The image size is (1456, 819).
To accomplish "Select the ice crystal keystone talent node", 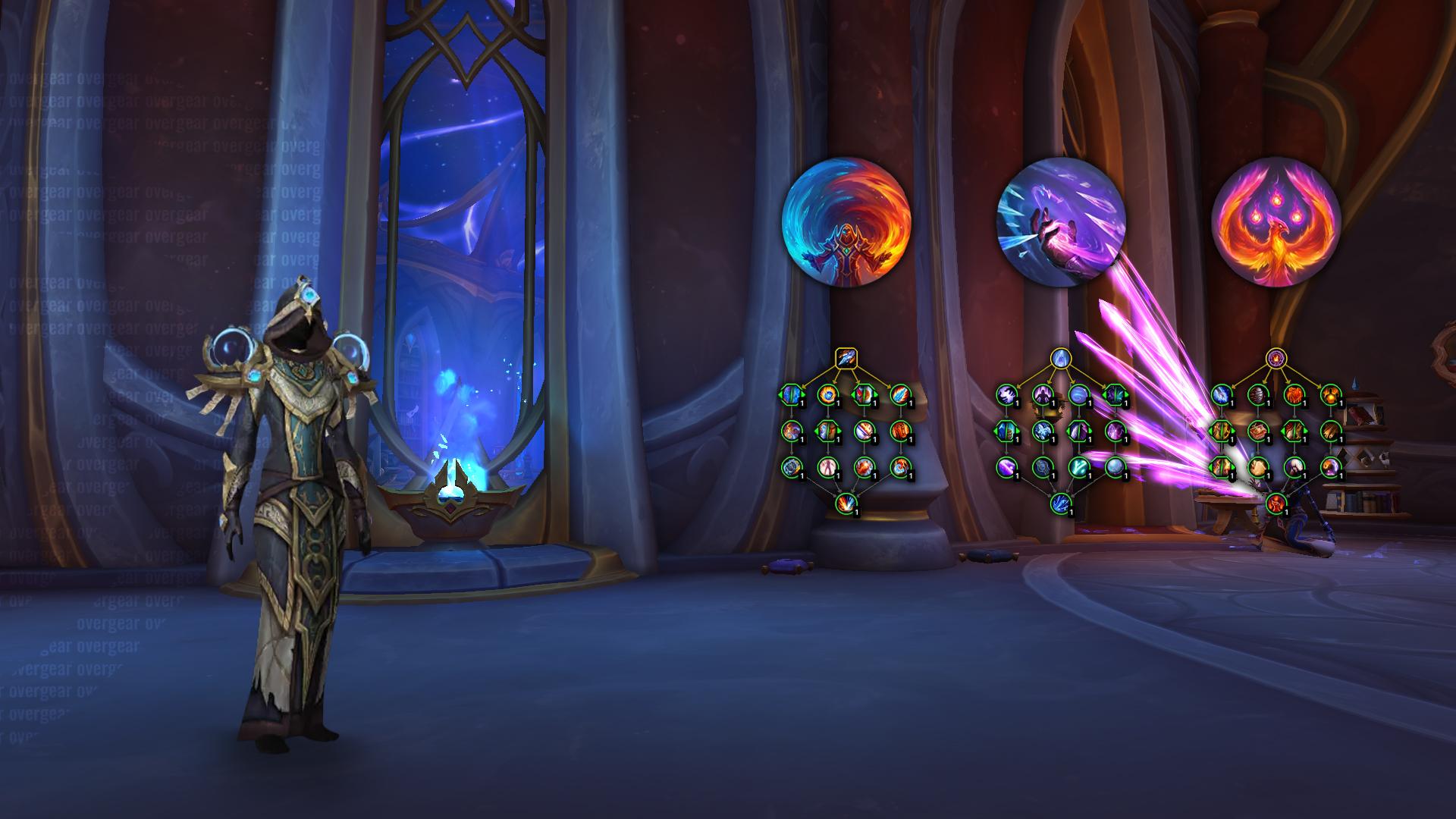I will click(x=1060, y=357).
